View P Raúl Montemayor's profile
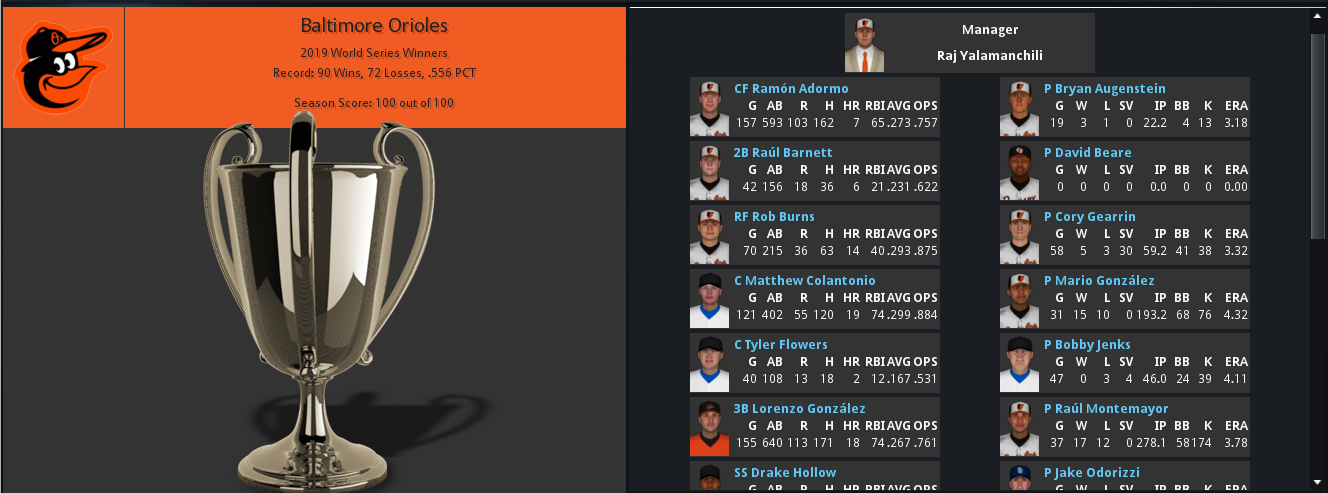The image size is (1328, 493). [1105, 408]
